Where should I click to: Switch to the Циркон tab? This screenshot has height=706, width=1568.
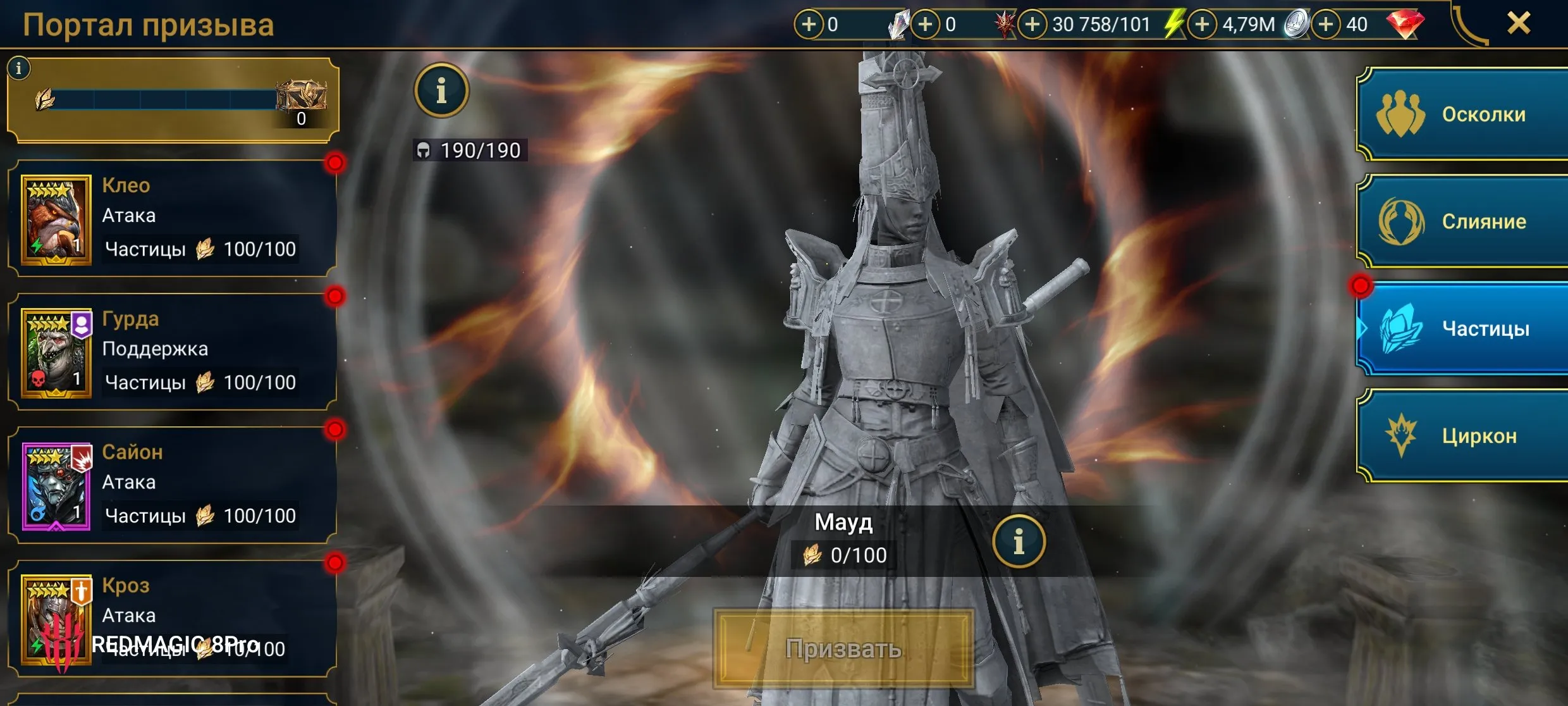[1462, 436]
